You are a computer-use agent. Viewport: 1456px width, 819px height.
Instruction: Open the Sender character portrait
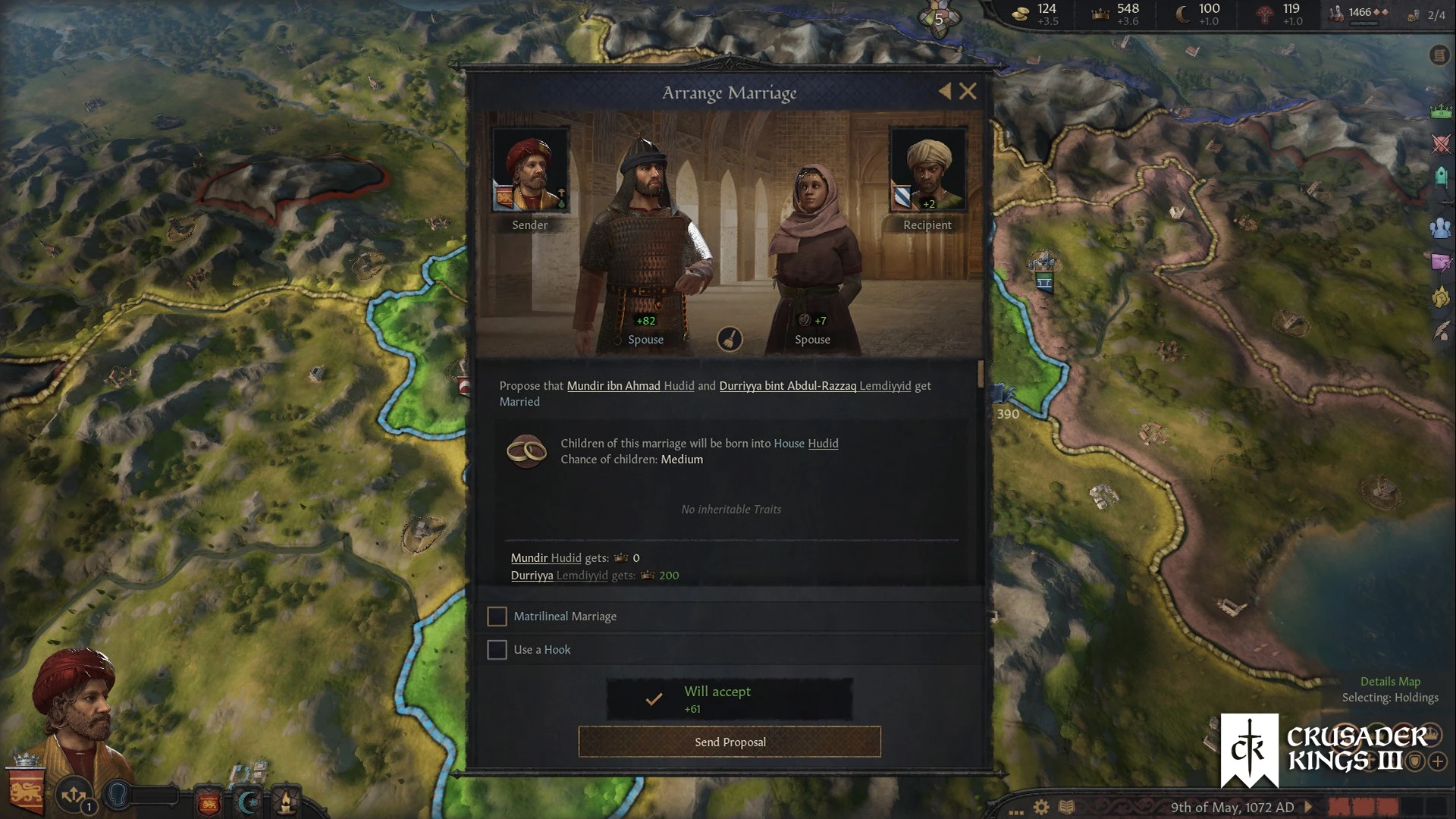point(530,169)
